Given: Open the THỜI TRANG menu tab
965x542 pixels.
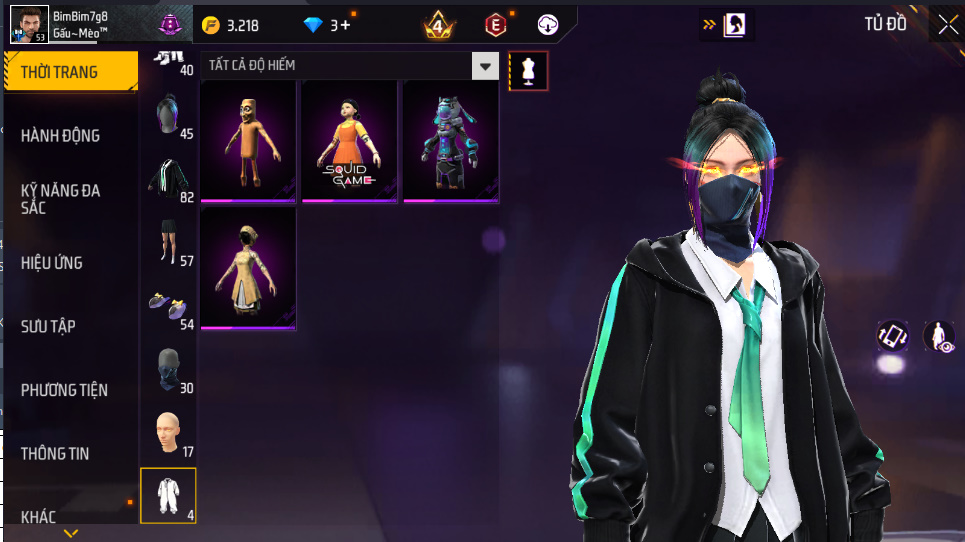Looking at the screenshot, I should (x=70, y=72).
